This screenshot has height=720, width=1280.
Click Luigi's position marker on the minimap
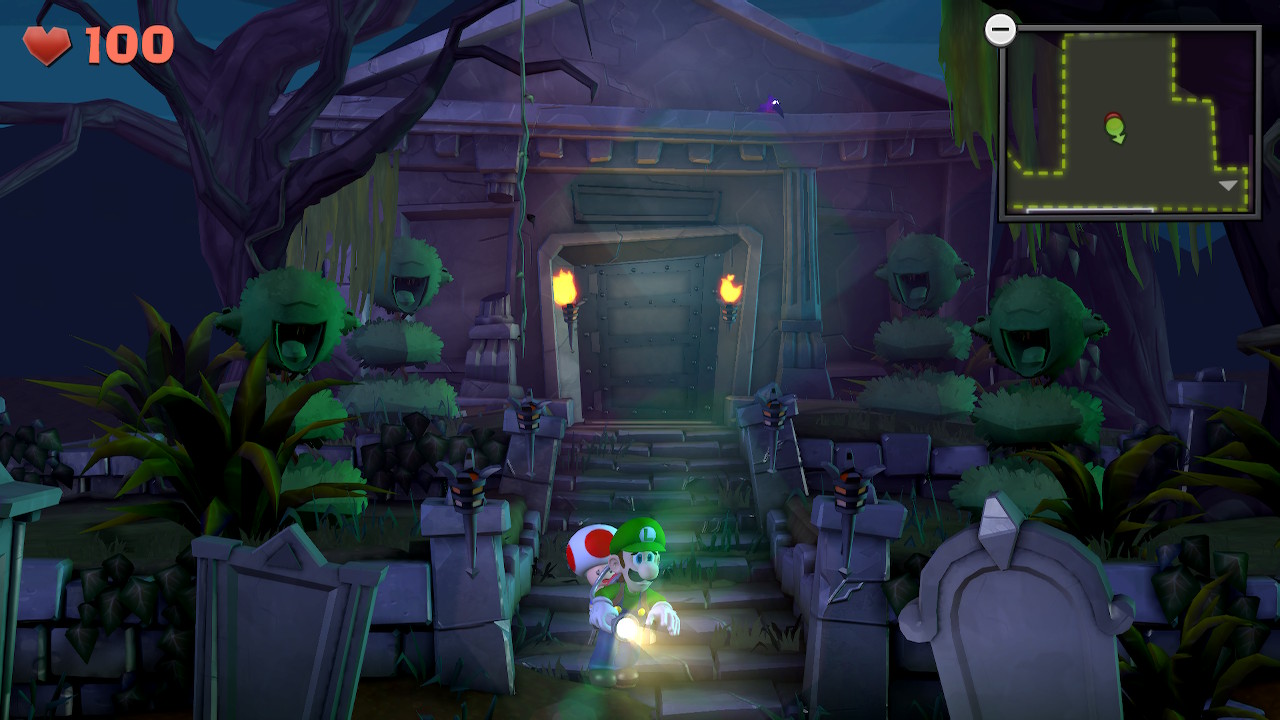tap(1115, 127)
